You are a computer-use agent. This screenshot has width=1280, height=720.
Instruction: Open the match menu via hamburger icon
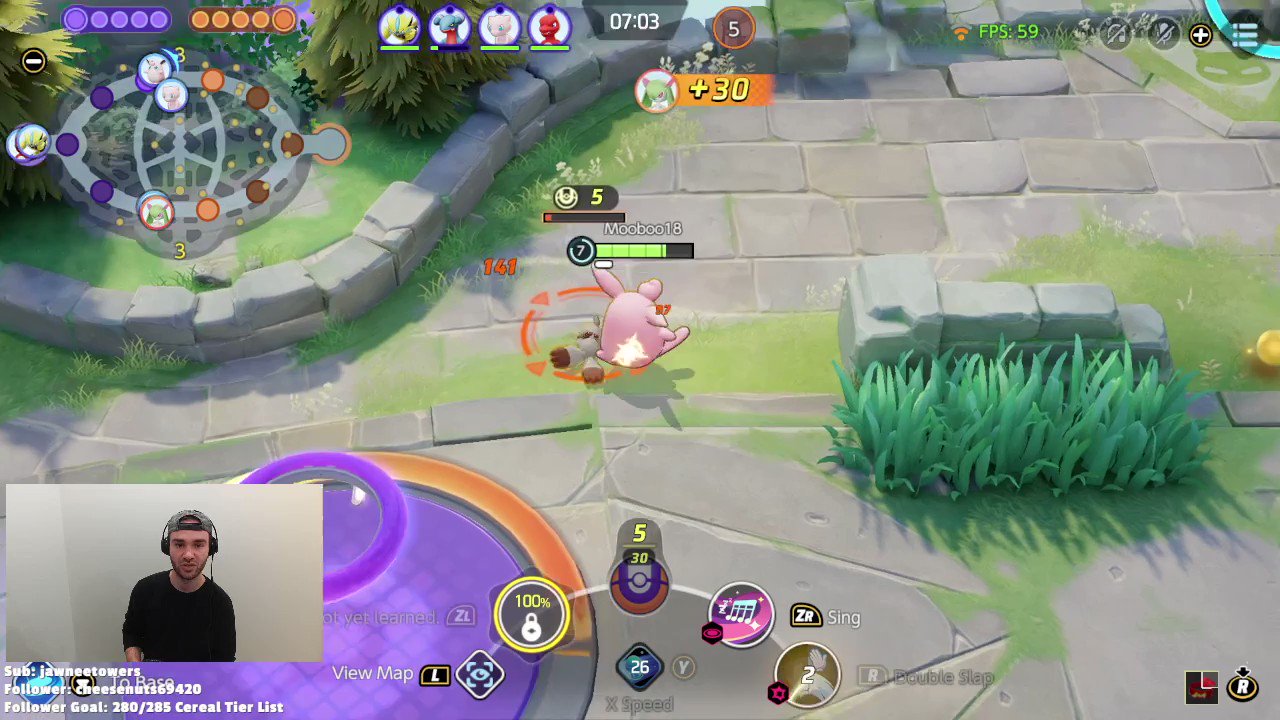pyautogui.click(x=1245, y=35)
